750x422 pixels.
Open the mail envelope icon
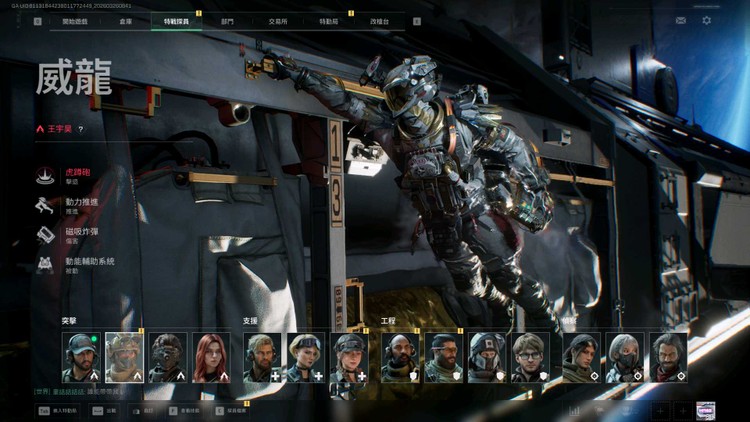(x=681, y=20)
